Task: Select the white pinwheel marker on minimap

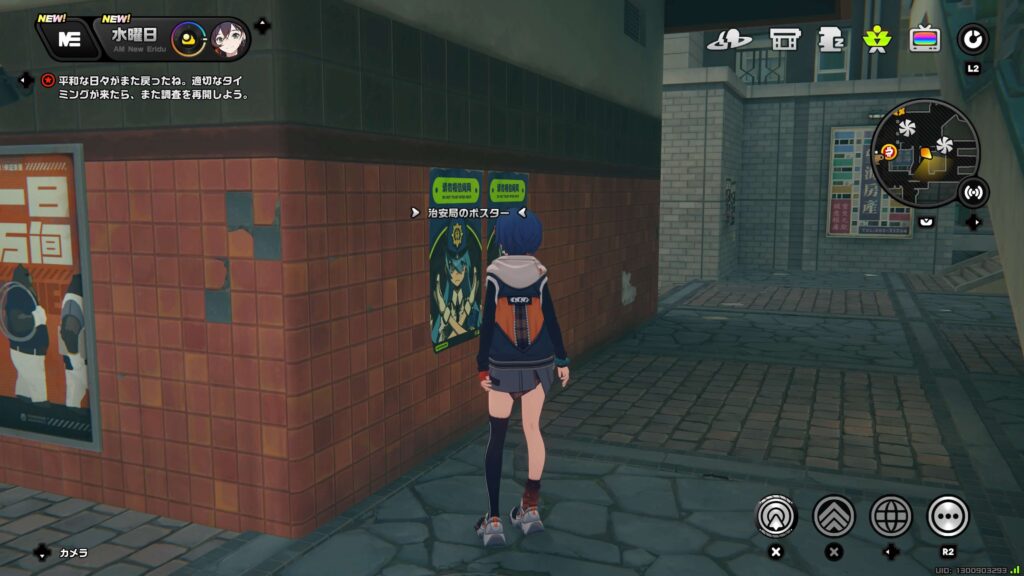Action: pos(907,129)
